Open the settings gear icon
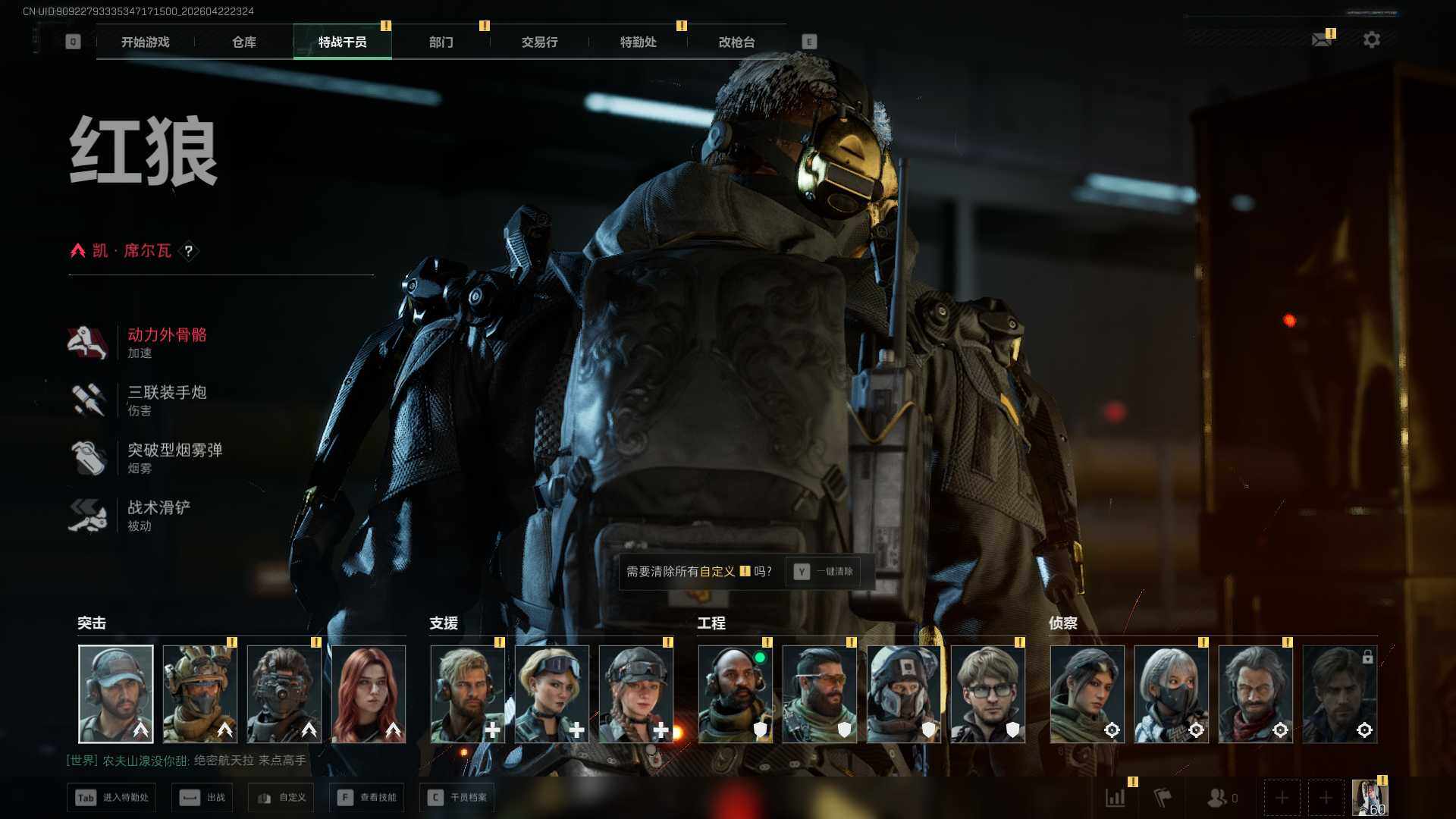The height and width of the screenshot is (819, 1456). 1371,39
